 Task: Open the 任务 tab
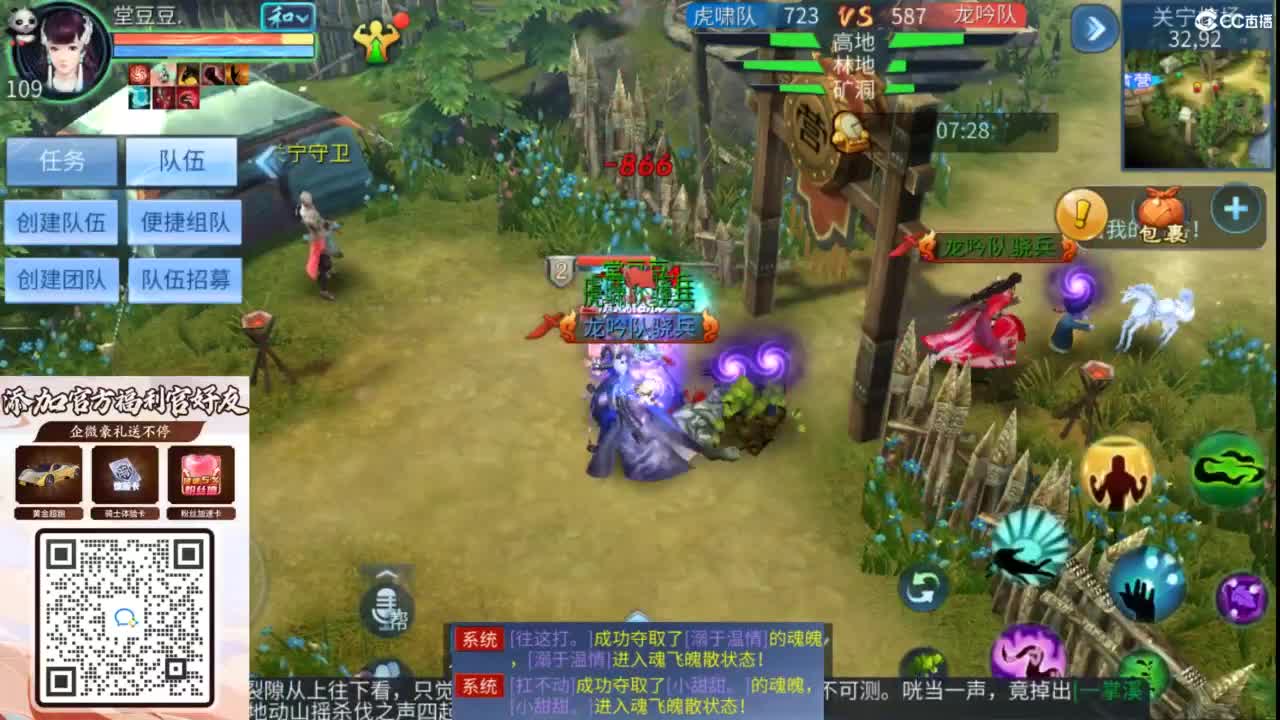point(62,162)
